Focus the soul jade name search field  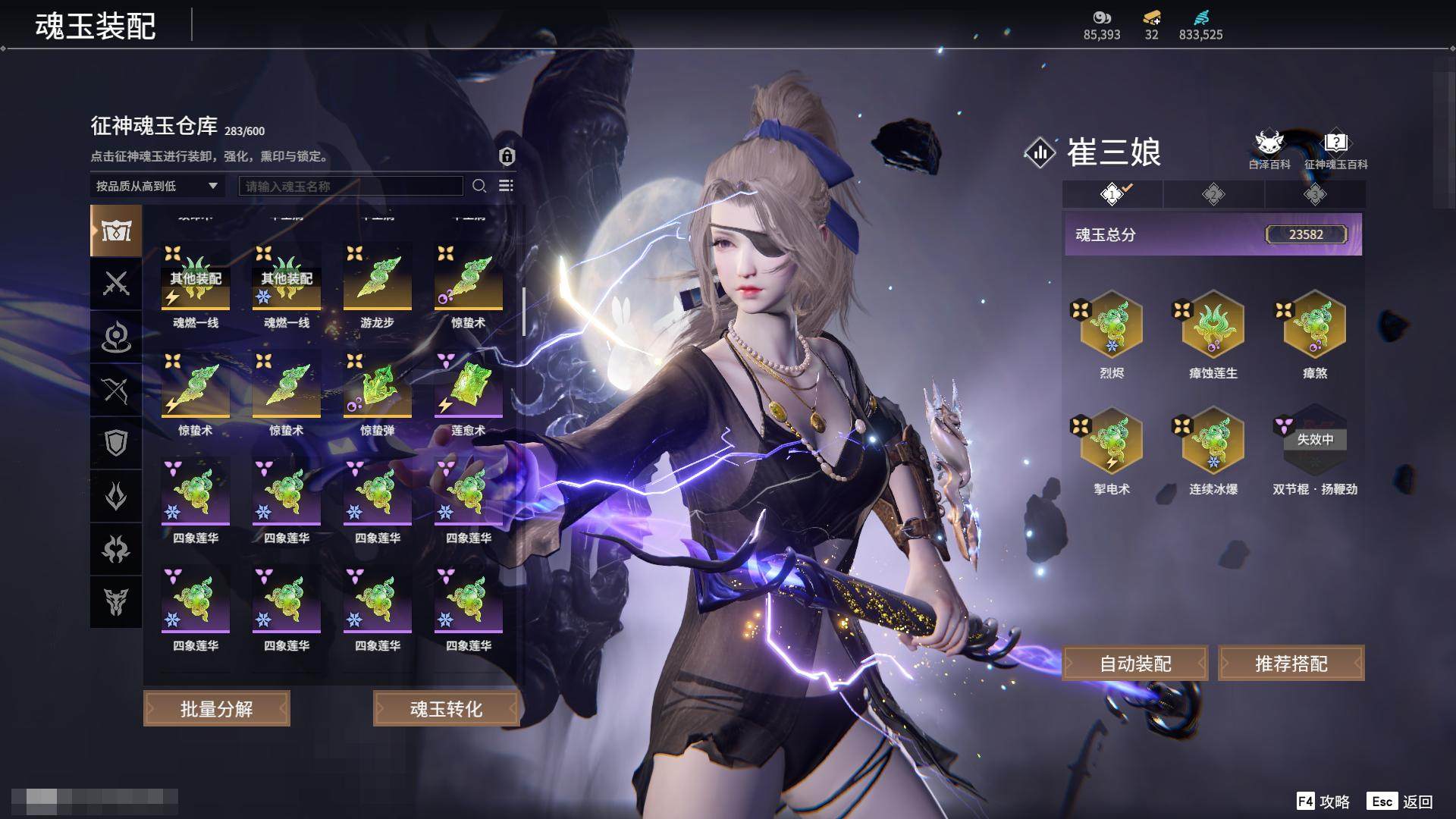tap(350, 186)
